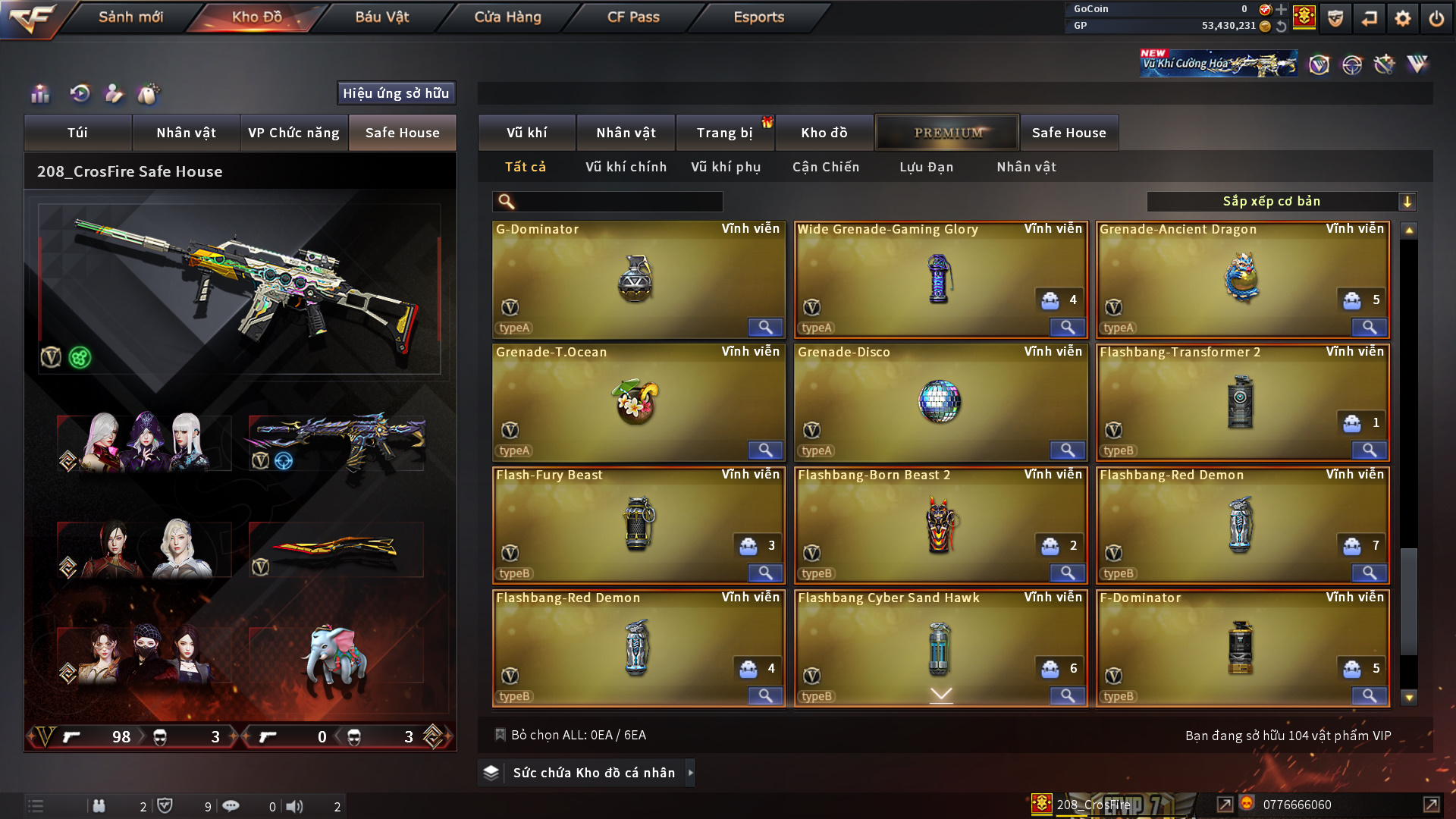Filter by Lựu Đạn category
This screenshot has width=1456, height=819.
point(926,167)
